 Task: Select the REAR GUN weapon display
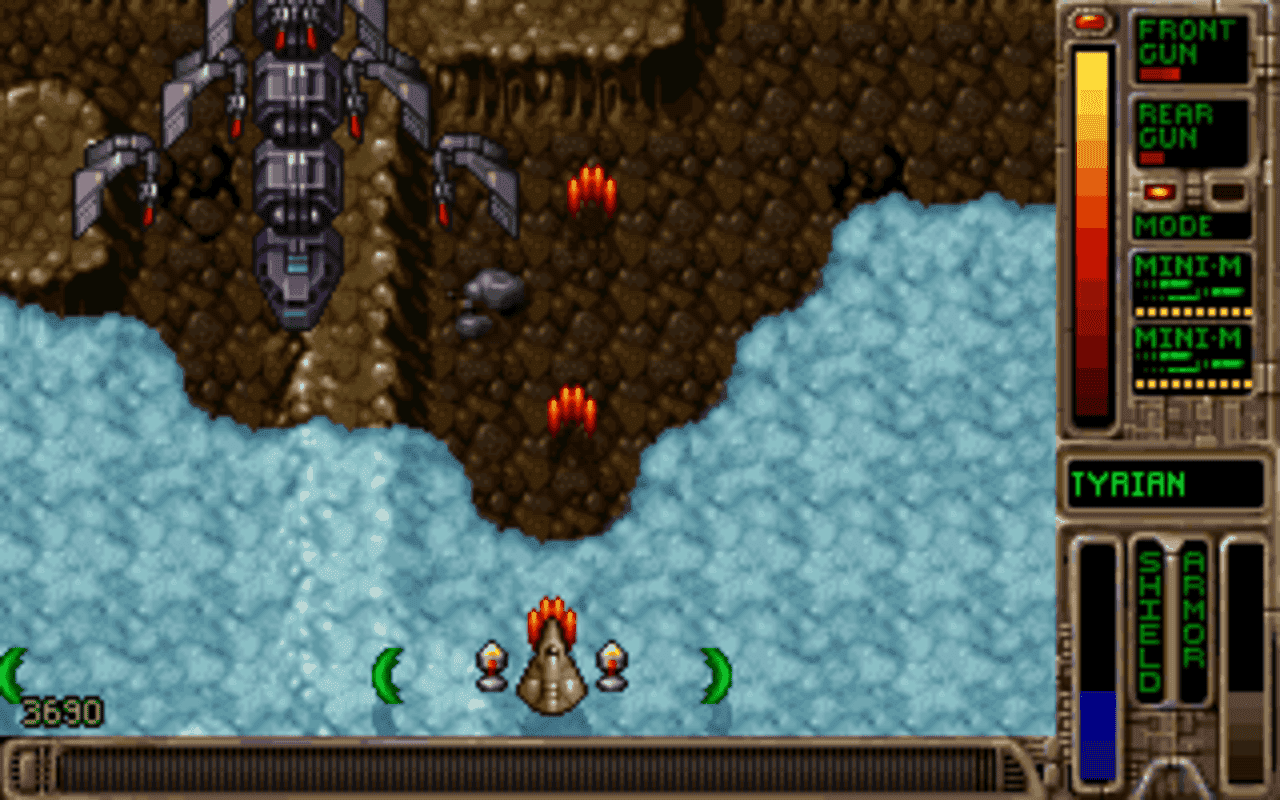(1190, 130)
